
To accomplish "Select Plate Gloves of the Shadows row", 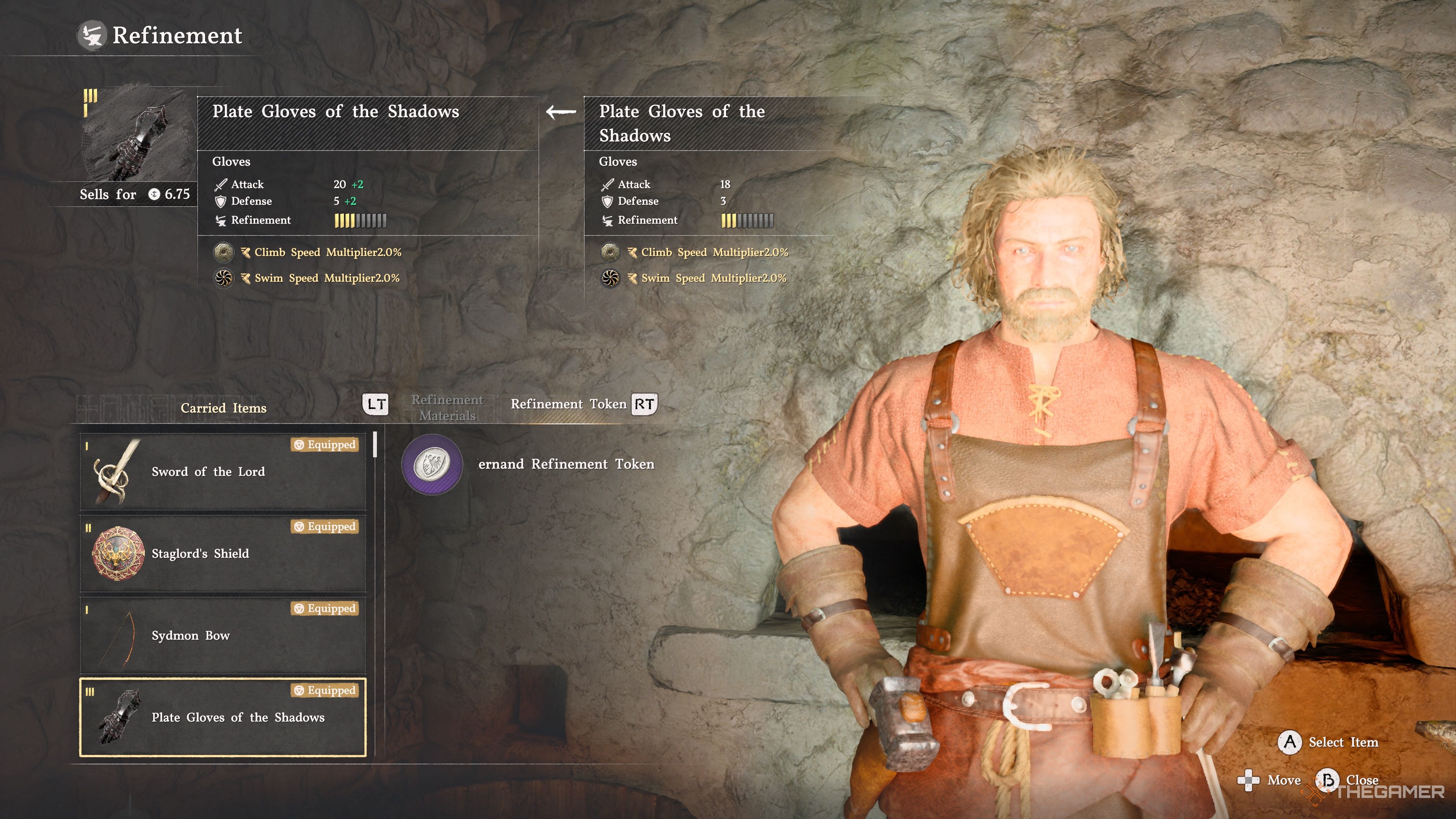I will pos(223,717).
